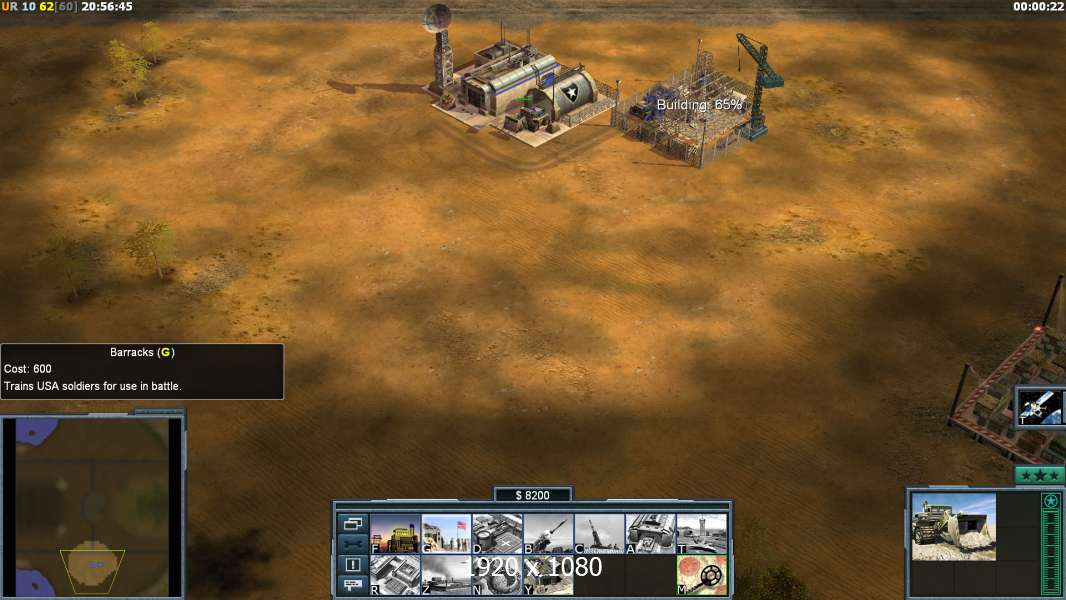Click the overlapping windows button on command bar
This screenshot has width=1066, height=600.
coord(353,523)
